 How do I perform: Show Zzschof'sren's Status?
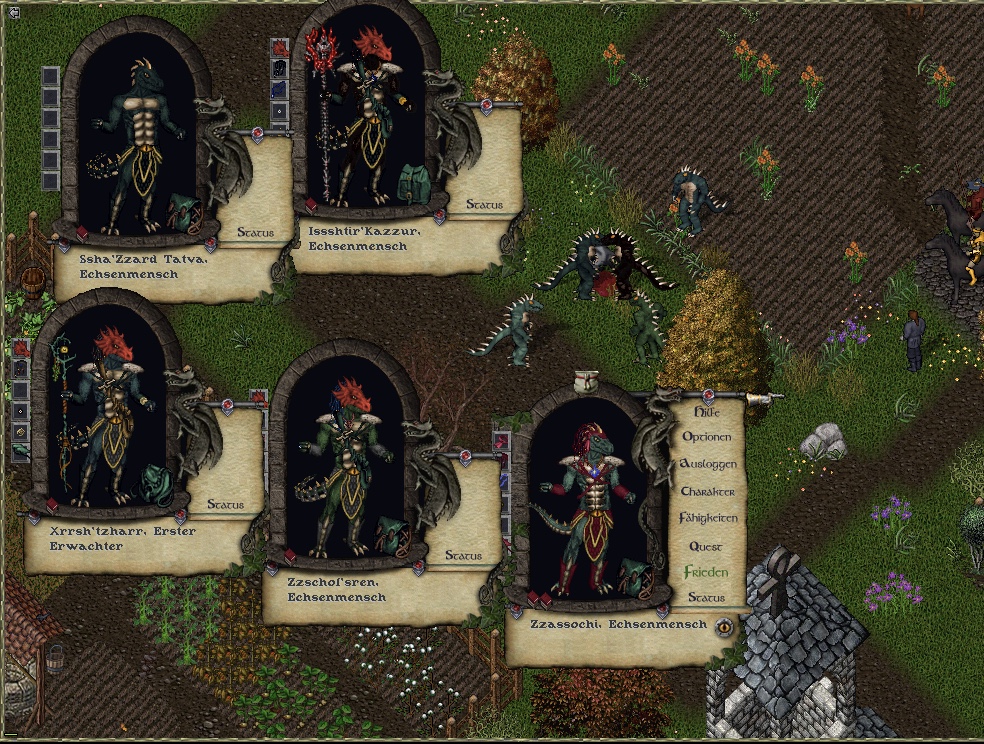[x=463, y=556]
